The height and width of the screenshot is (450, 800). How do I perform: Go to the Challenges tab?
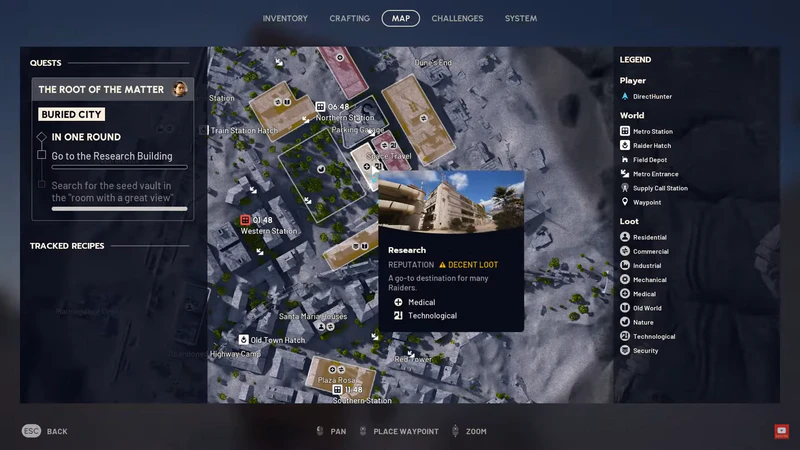click(457, 18)
